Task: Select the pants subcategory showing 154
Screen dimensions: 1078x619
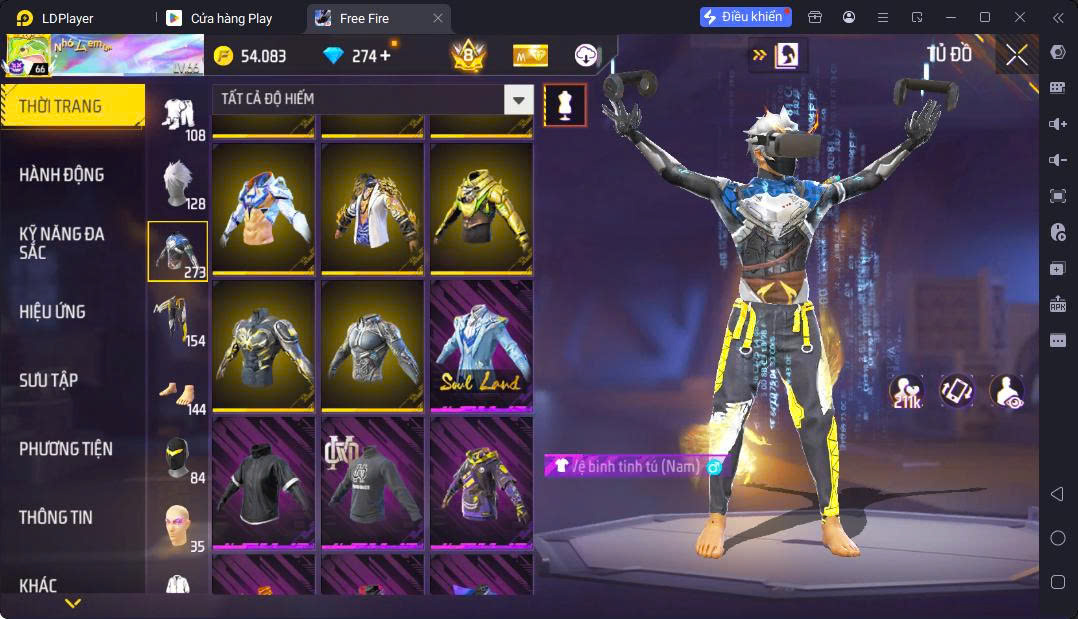Action: click(178, 321)
